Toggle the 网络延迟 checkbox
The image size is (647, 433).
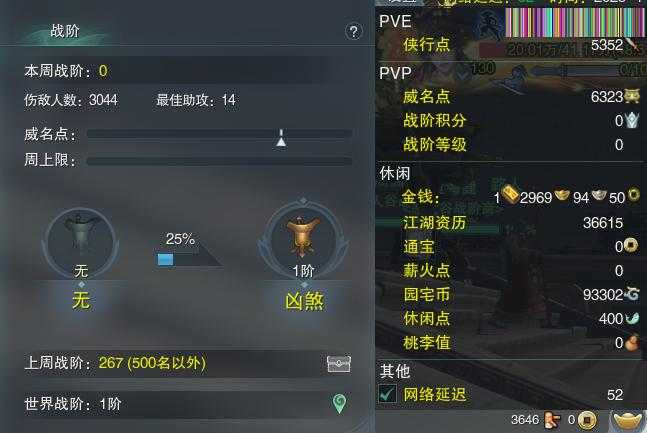[388, 395]
